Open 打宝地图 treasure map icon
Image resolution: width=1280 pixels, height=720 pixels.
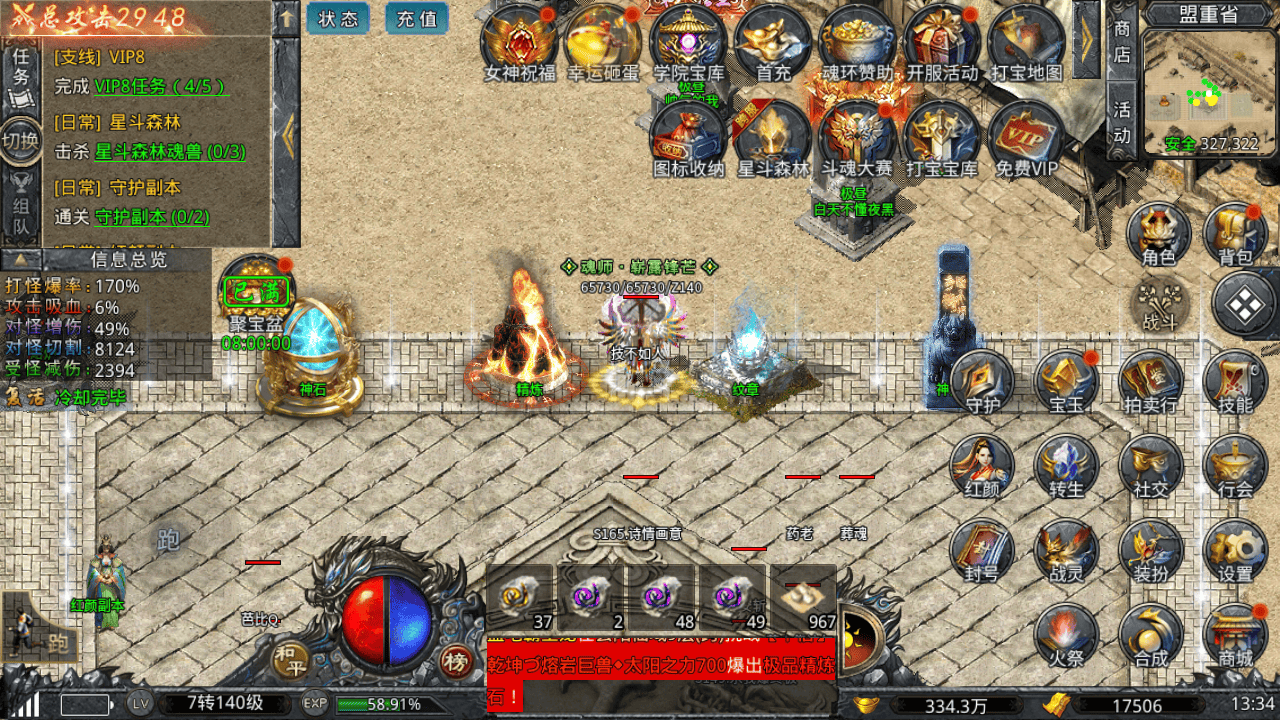point(1025,41)
